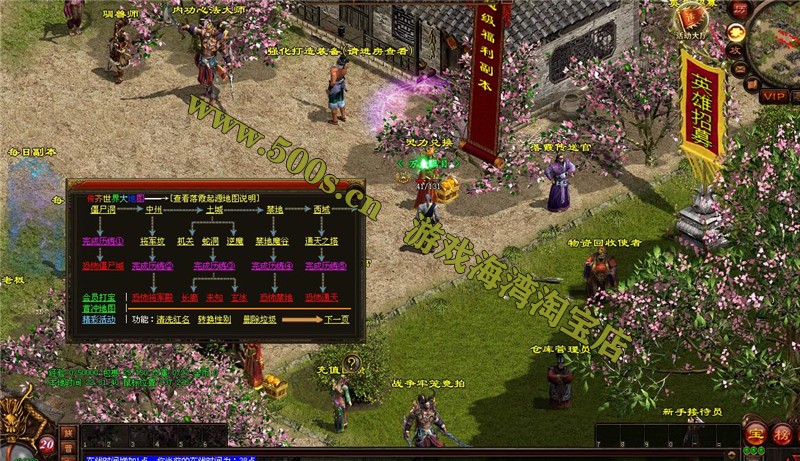This screenshot has height=461, width=800.
Task: Select the 中州 destination link
Action: coord(153,210)
